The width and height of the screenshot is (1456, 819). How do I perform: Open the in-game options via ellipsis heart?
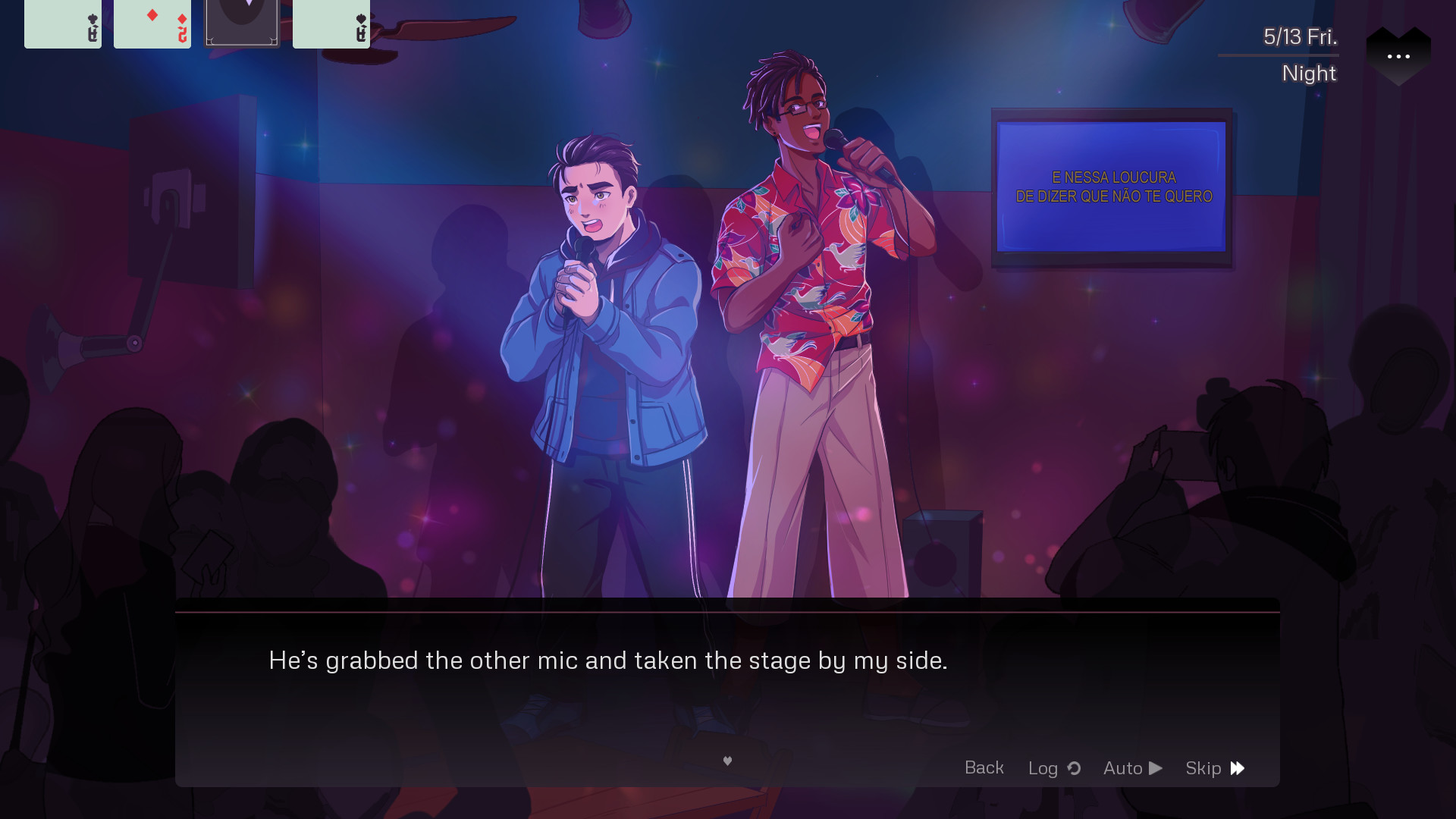1398,55
